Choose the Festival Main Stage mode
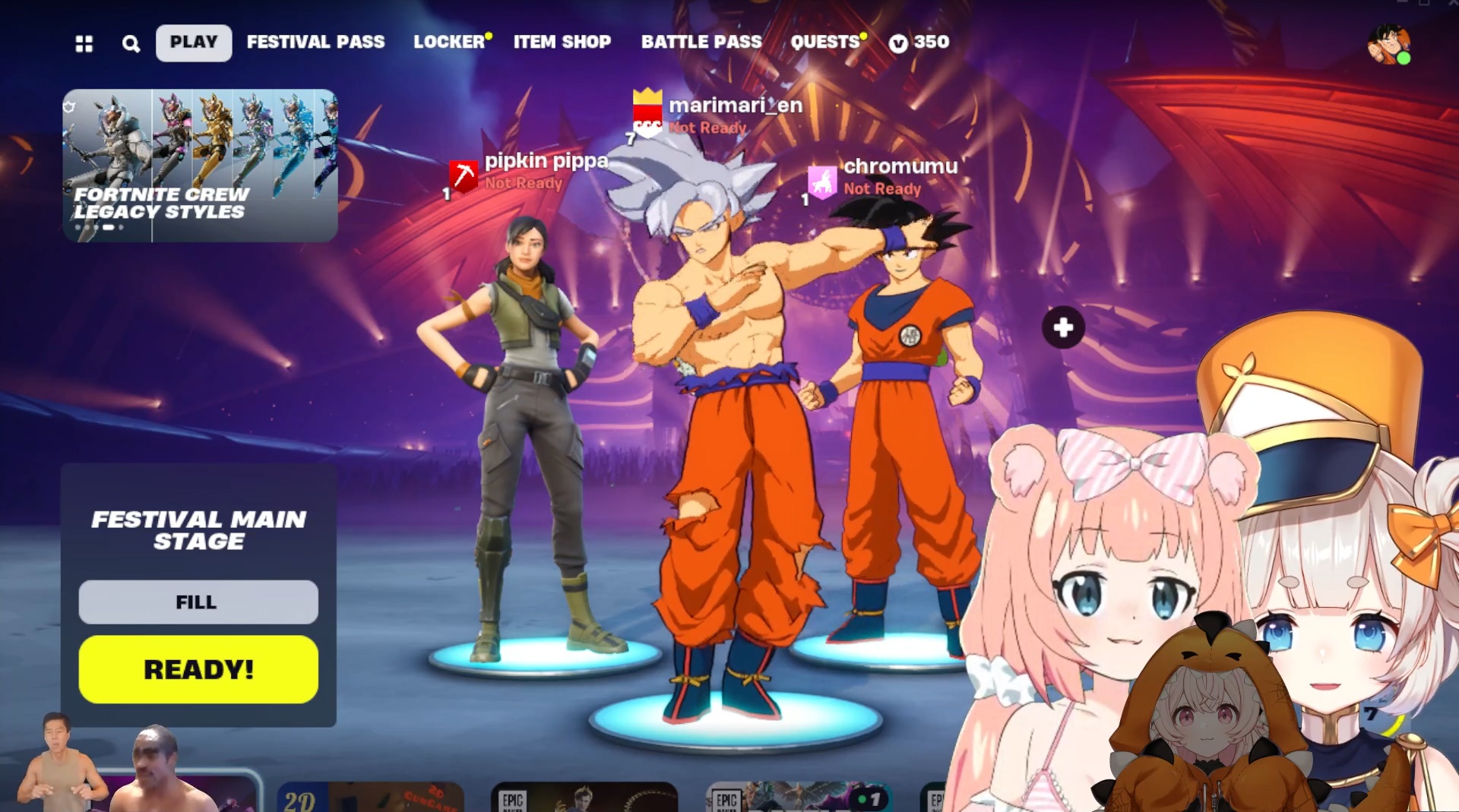This screenshot has width=1459, height=812. point(198,530)
